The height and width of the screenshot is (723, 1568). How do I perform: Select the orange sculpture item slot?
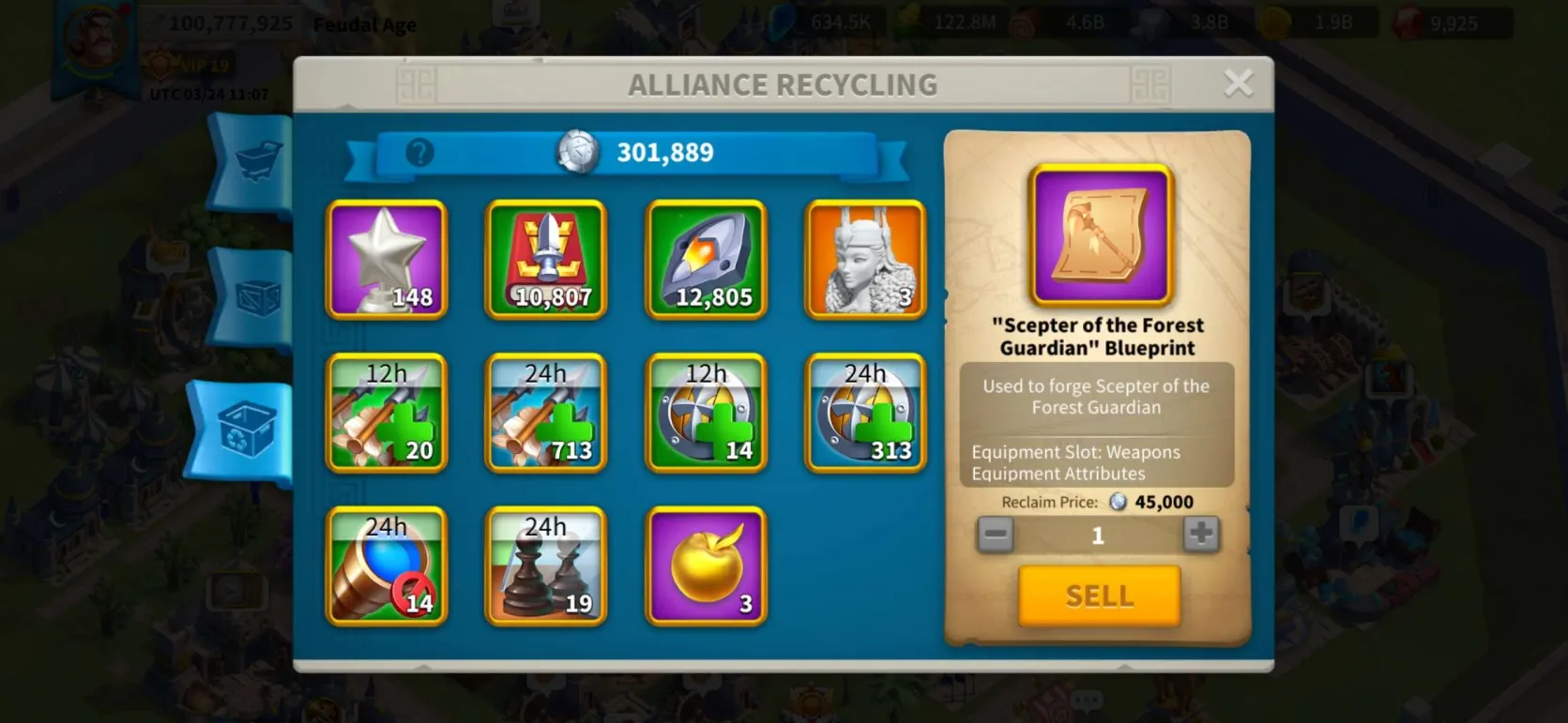coord(866,260)
